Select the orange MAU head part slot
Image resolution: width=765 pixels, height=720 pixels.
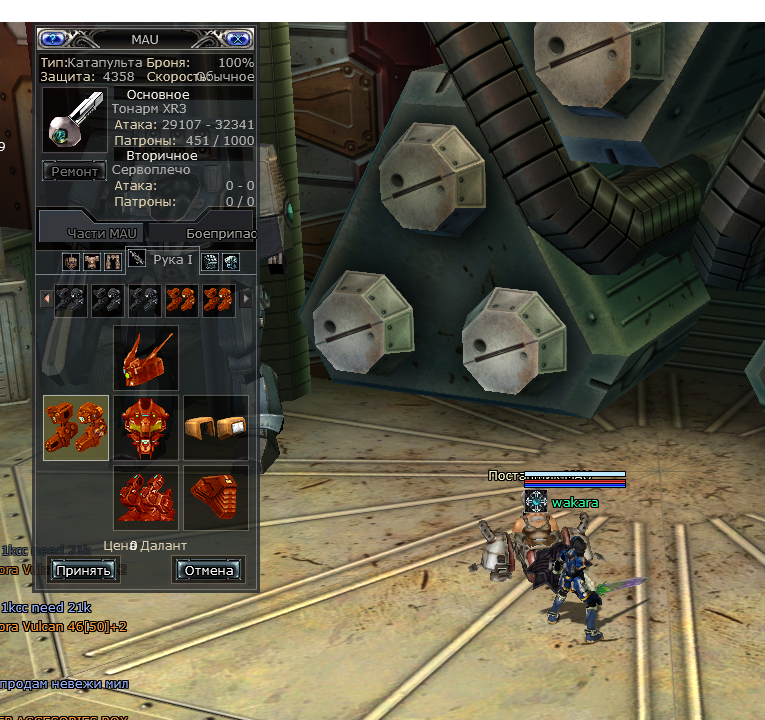pyautogui.click(x=146, y=357)
